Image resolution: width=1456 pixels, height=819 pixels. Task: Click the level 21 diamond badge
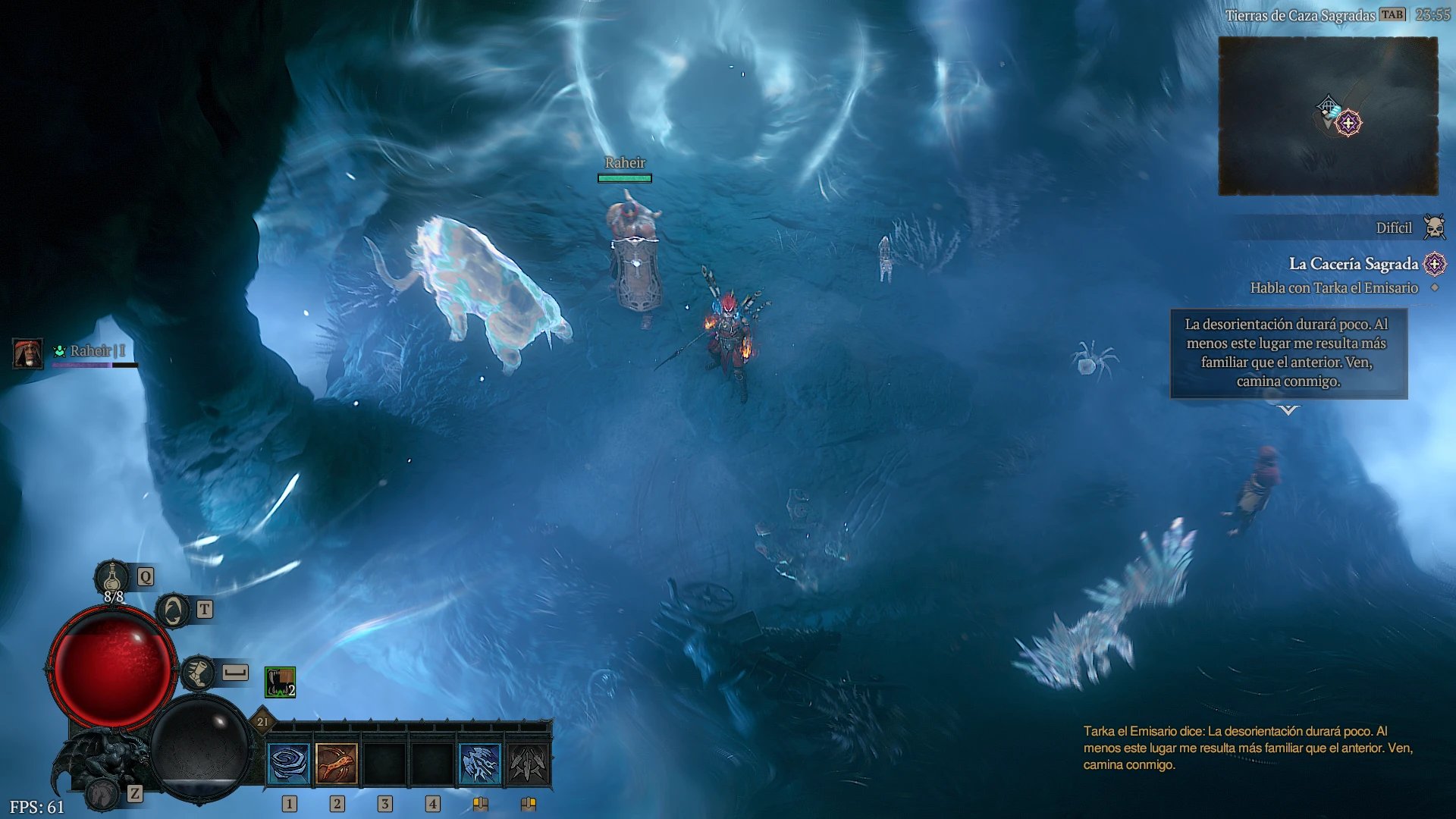pyautogui.click(x=262, y=722)
